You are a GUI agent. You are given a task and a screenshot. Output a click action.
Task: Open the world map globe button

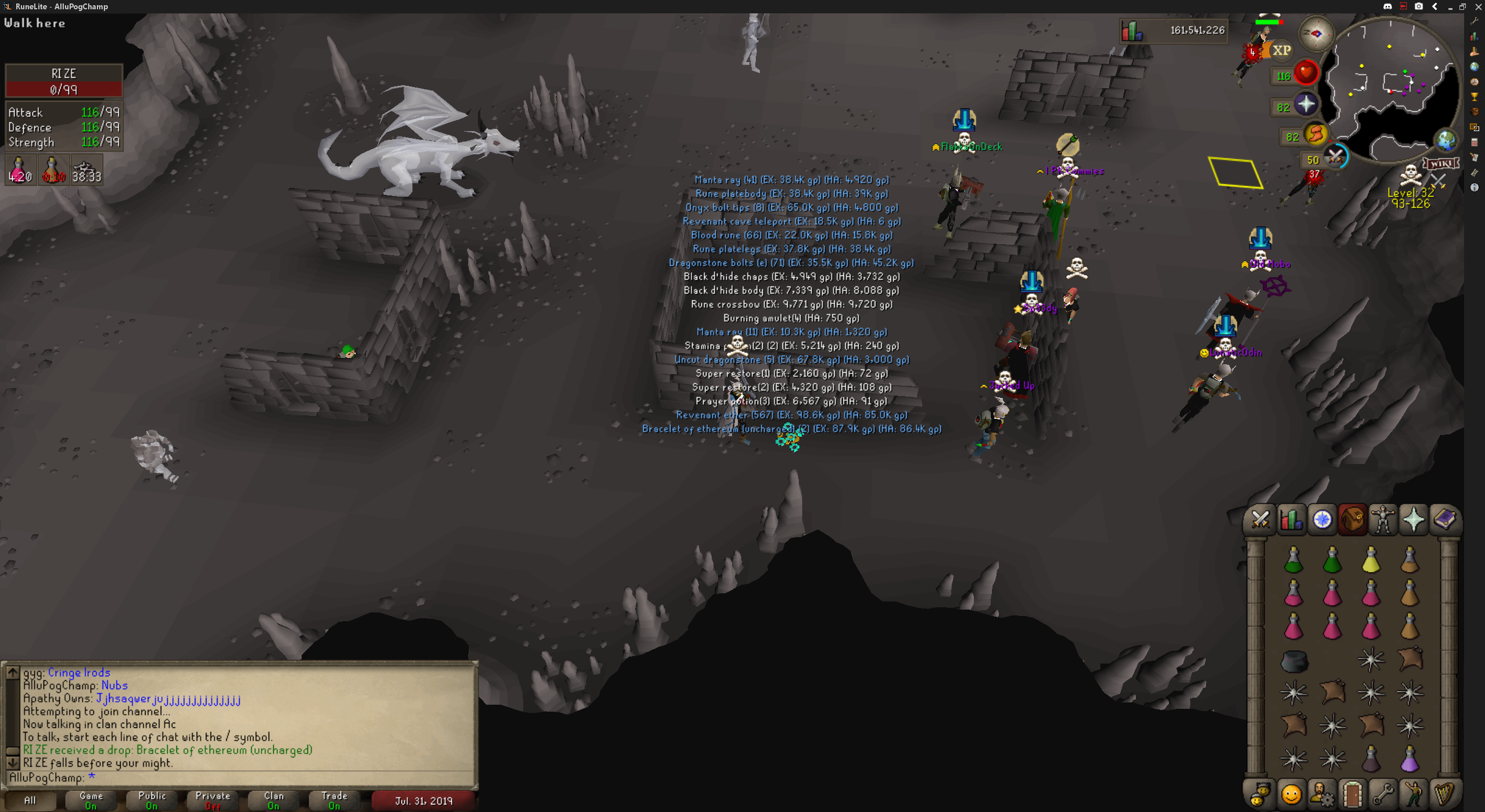tap(1446, 140)
